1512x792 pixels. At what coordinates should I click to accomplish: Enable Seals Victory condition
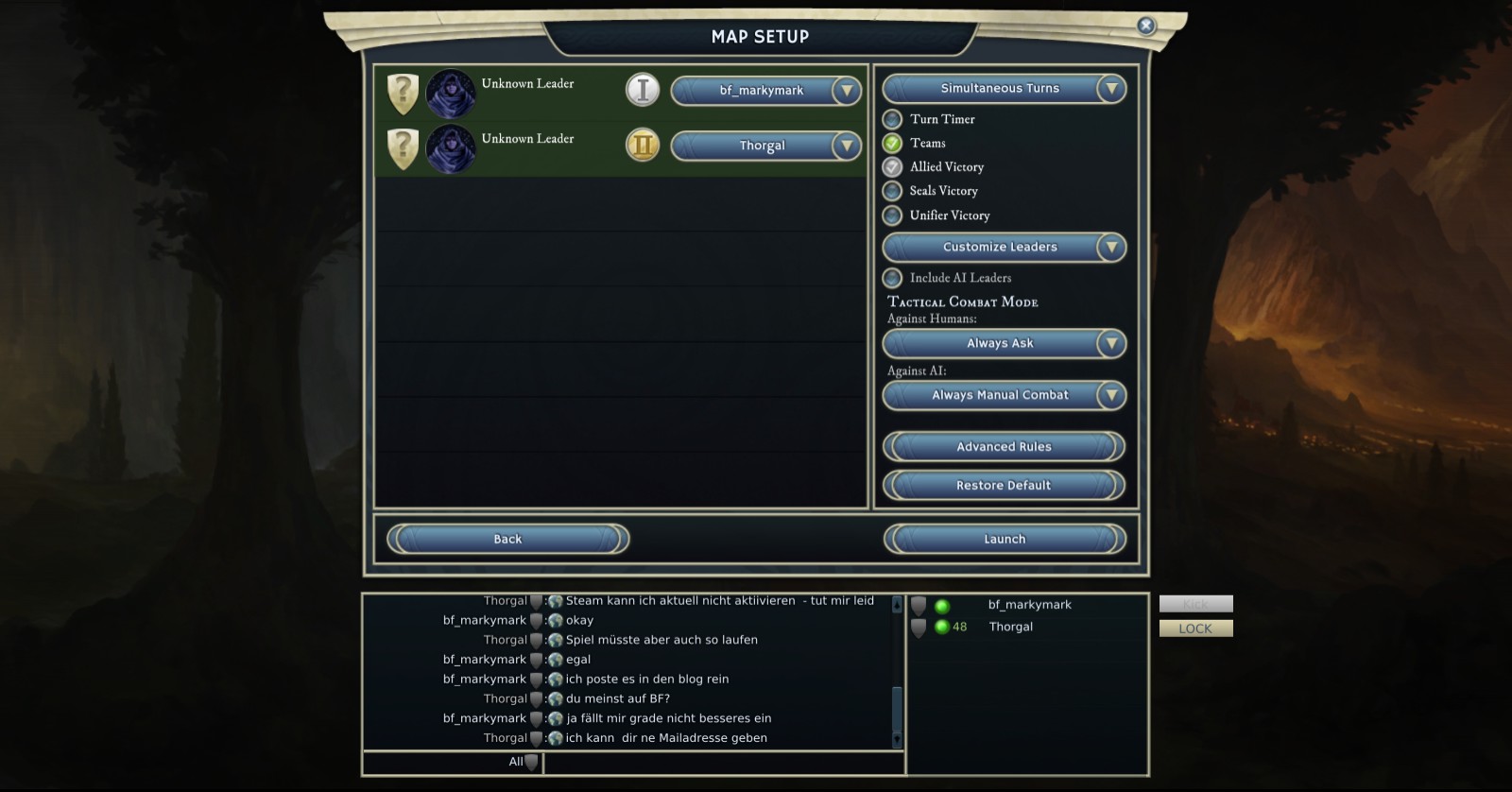point(892,191)
